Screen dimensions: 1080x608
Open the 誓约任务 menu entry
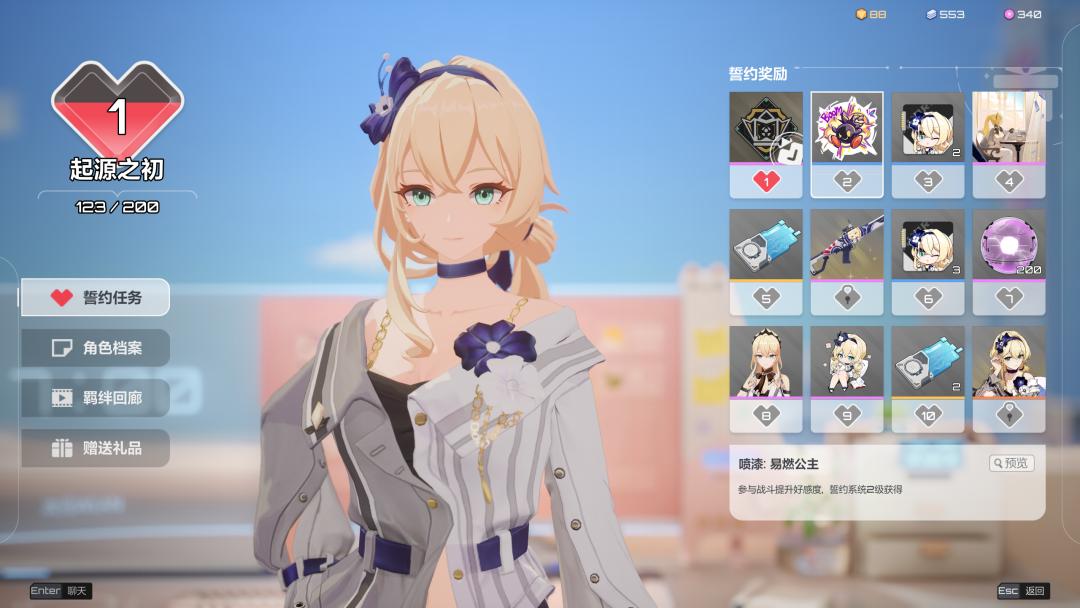(x=96, y=297)
